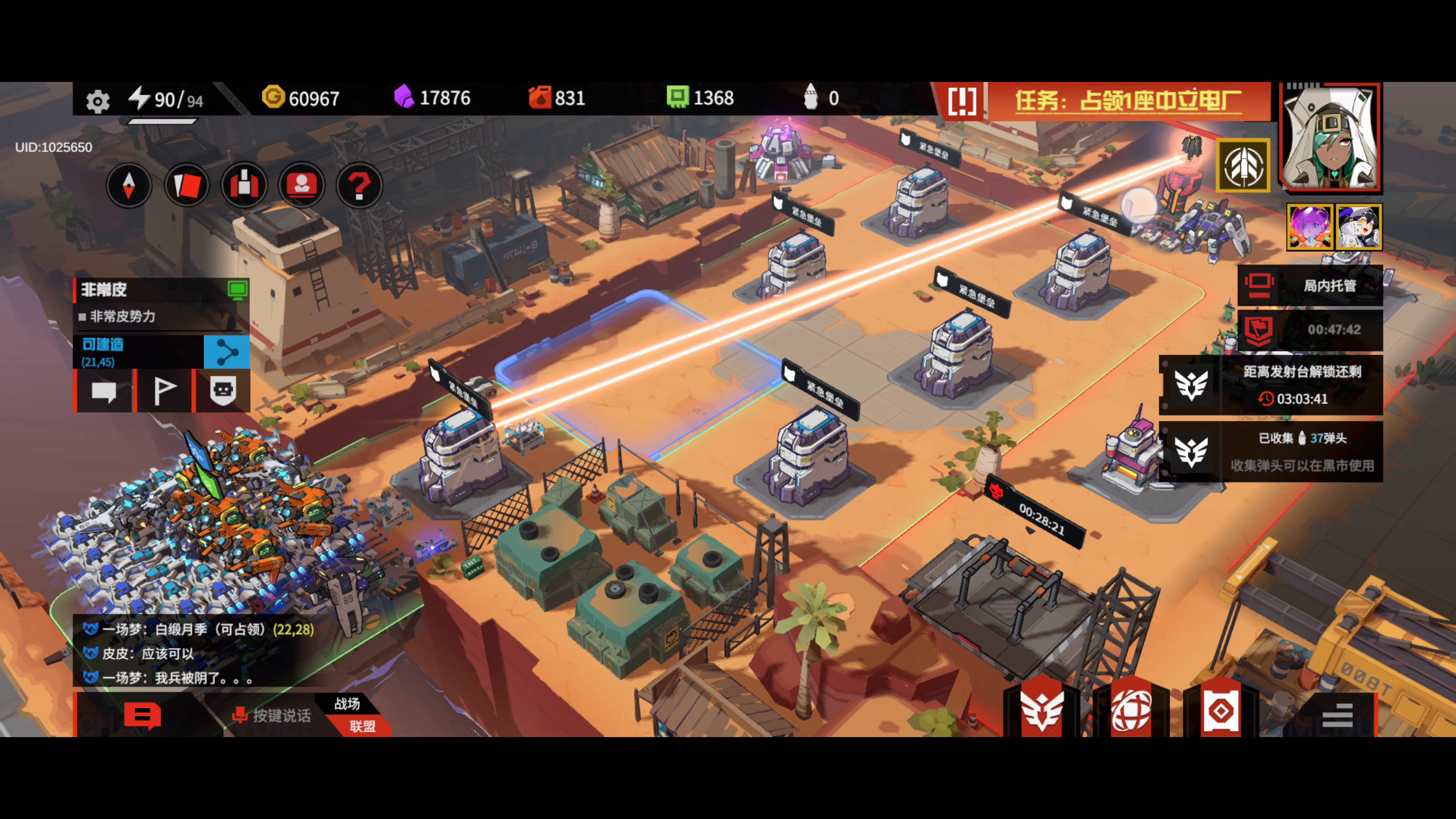Open the gear settings menu
Screen dimensions: 1456x819
[x=97, y=101]
